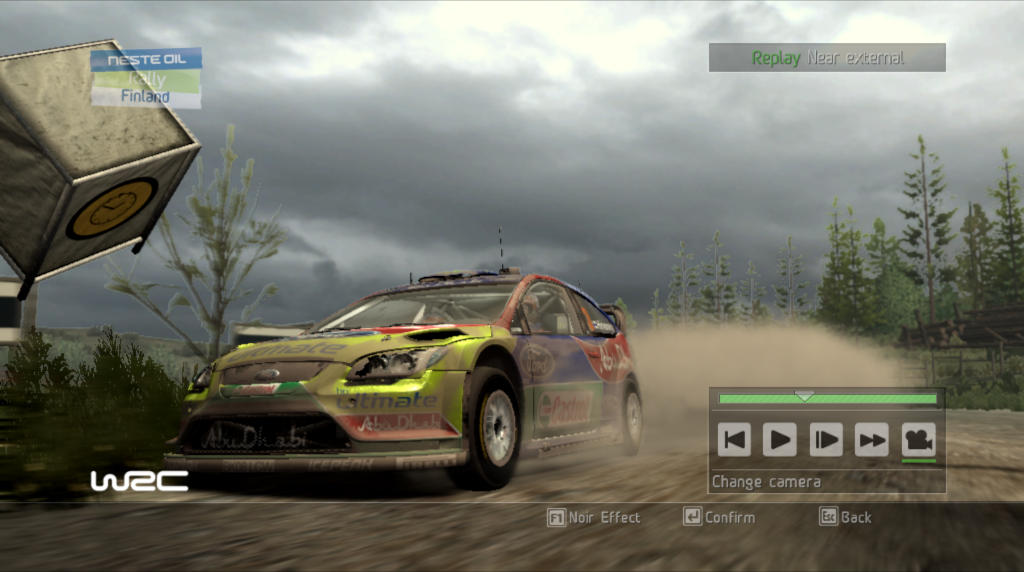Restart the replay from the beginning

click(734, 439)
